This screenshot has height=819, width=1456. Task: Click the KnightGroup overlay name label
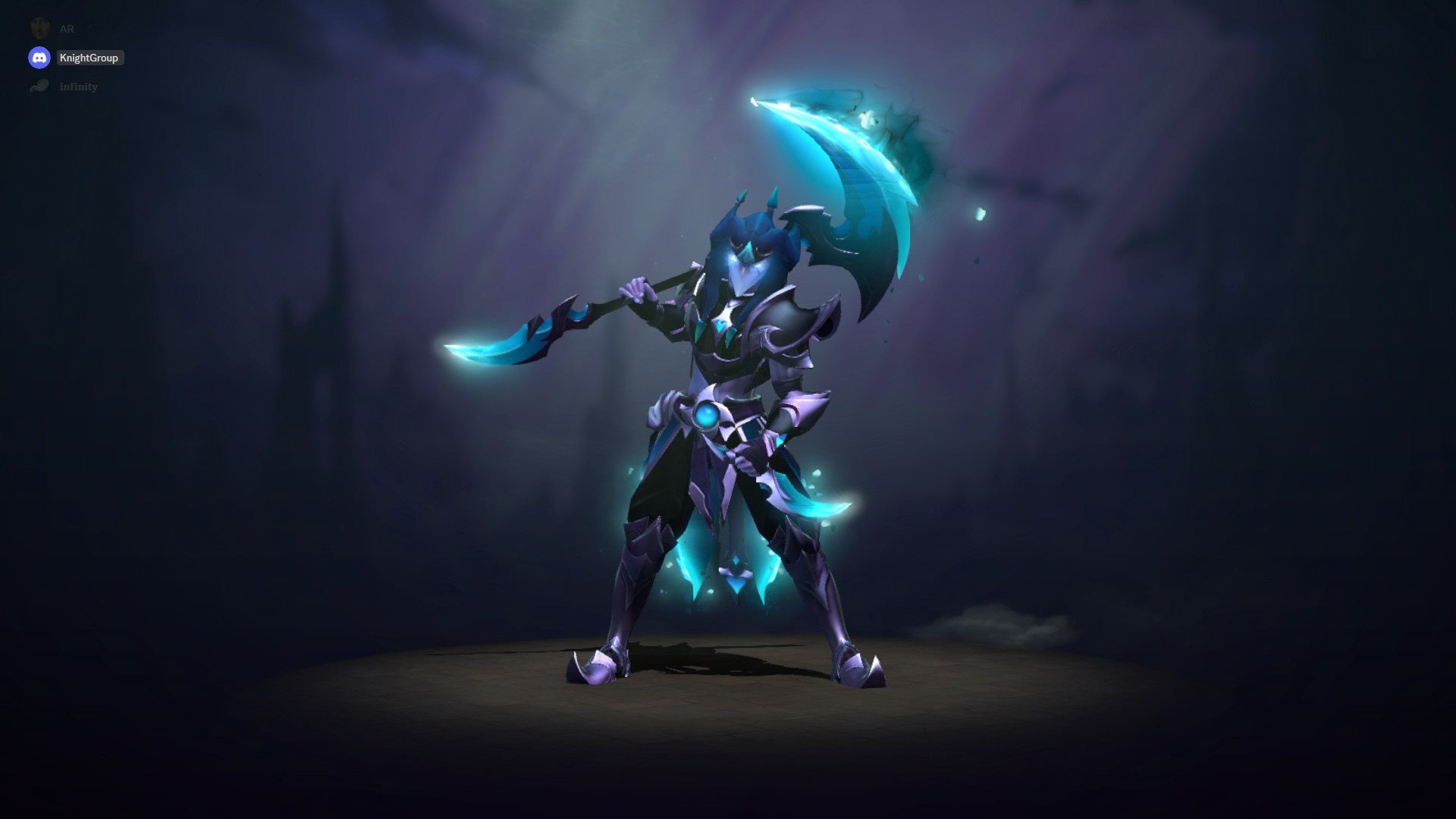click(x=89, y=58)
